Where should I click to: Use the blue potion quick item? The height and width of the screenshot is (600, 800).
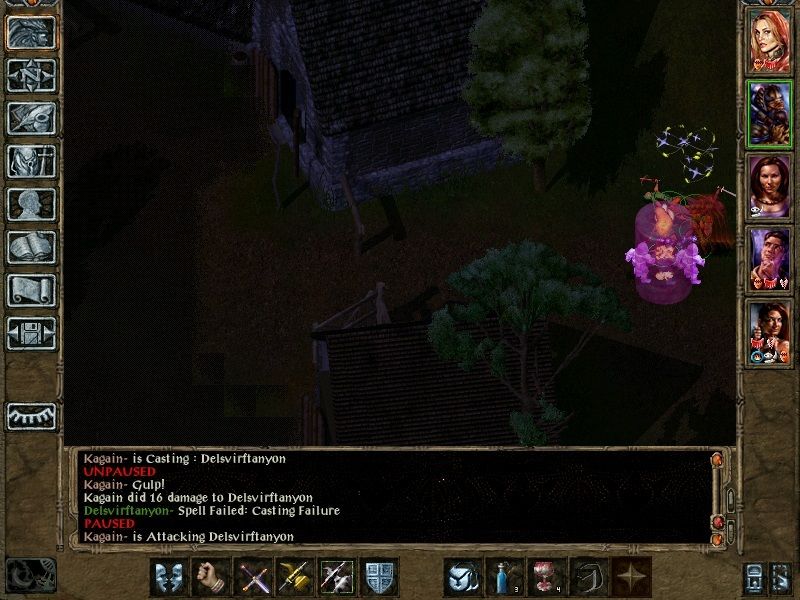[x=505, y=577]
